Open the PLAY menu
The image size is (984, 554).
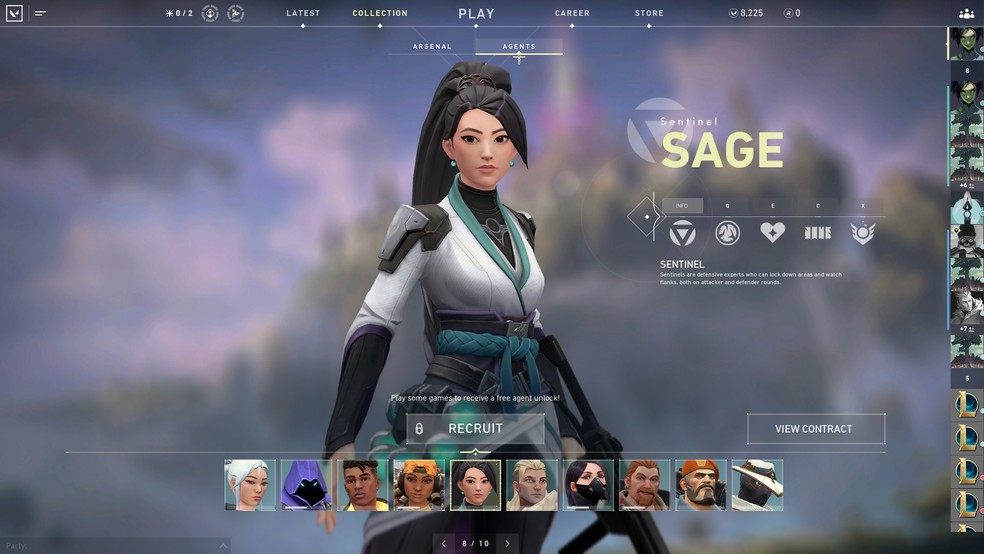click(476, 14)
